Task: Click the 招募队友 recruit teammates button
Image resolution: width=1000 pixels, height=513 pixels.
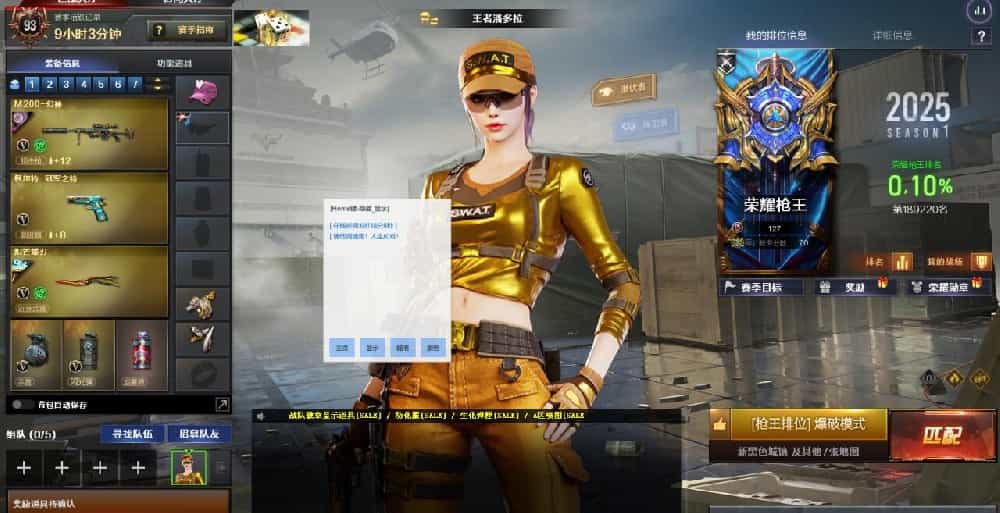Action: 199,434
